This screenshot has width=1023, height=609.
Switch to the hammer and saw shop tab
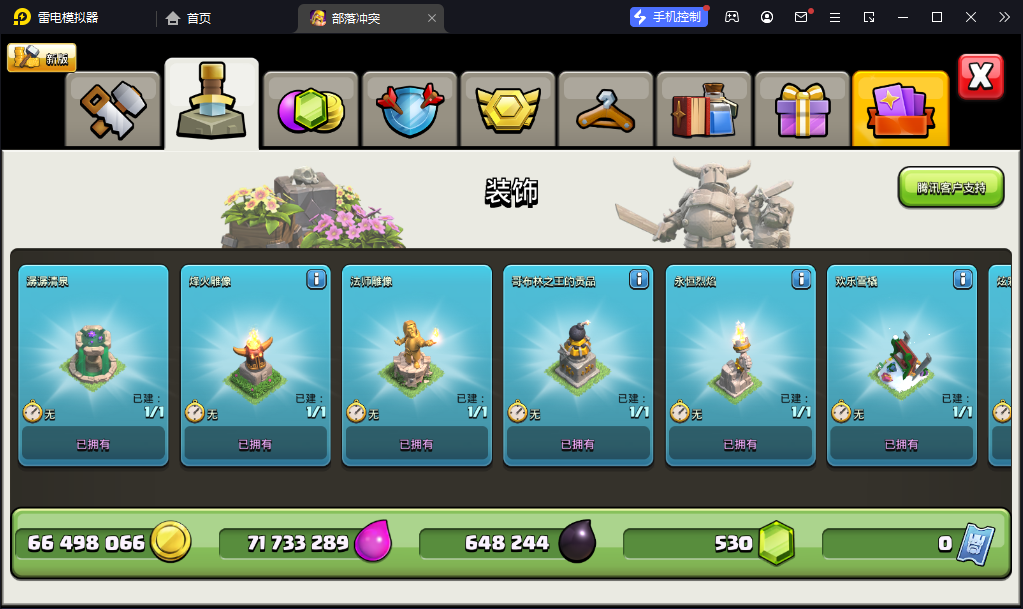click(x=113, y=110)
